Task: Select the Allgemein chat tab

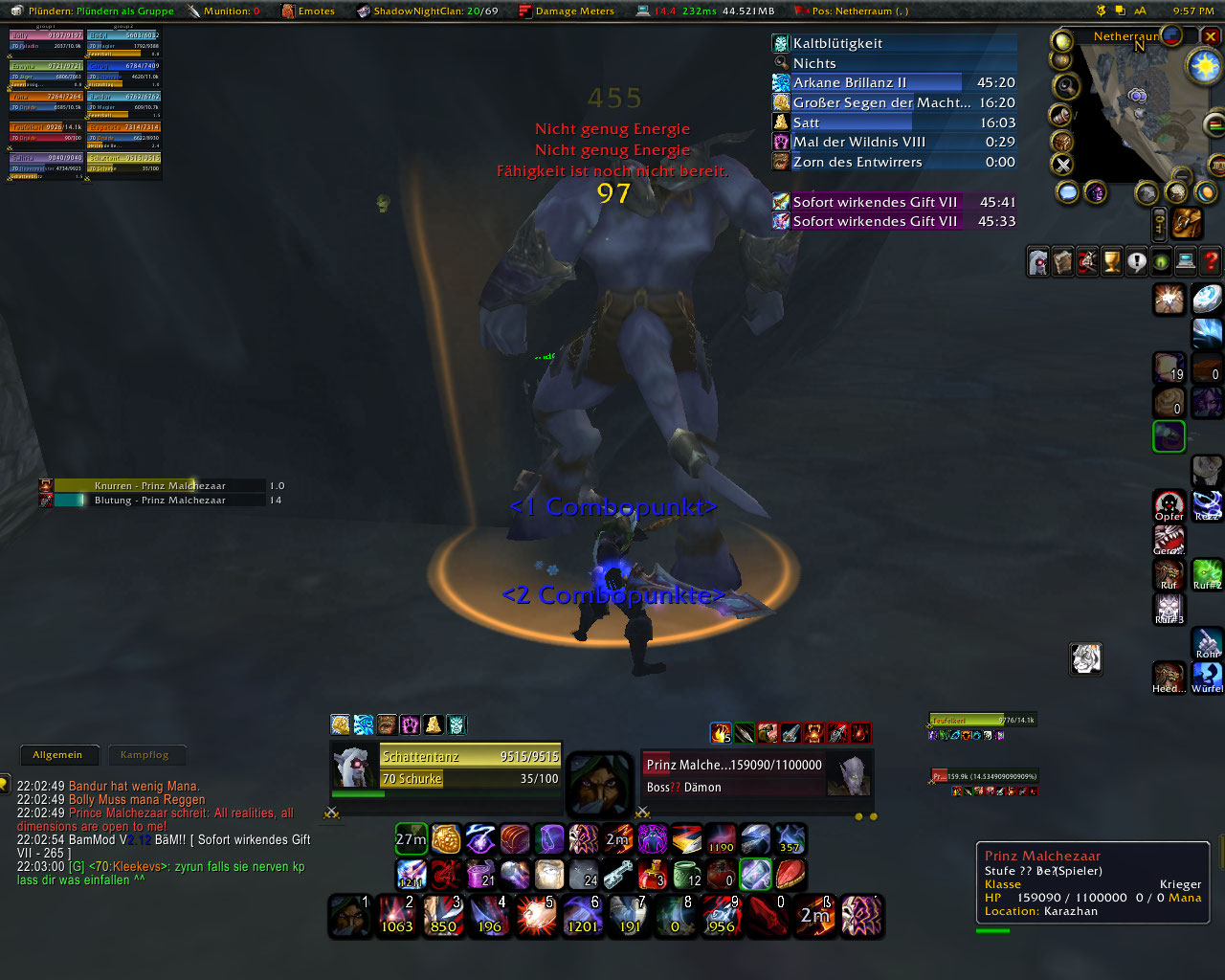Action: [x=57, y=755]
